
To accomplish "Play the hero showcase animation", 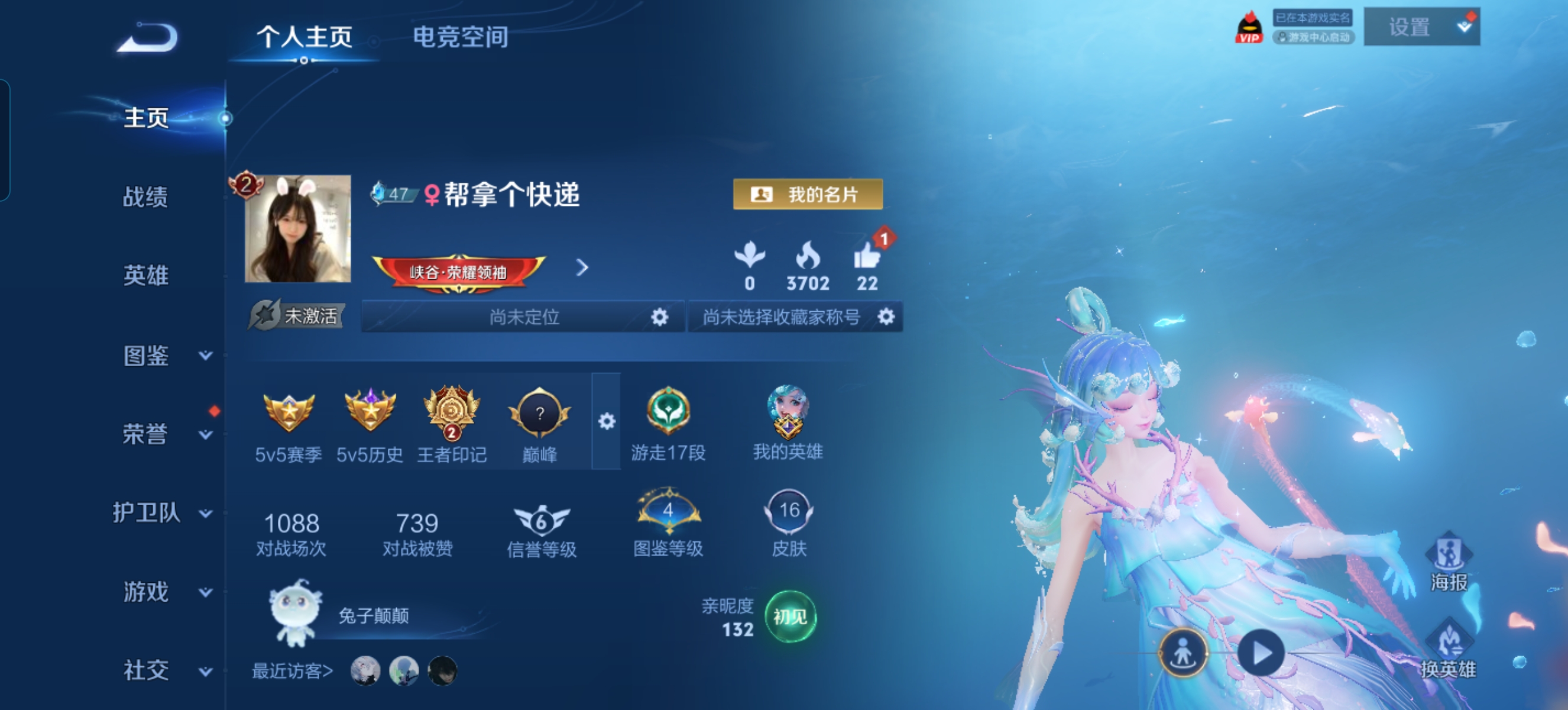I will pos(1261,653).
